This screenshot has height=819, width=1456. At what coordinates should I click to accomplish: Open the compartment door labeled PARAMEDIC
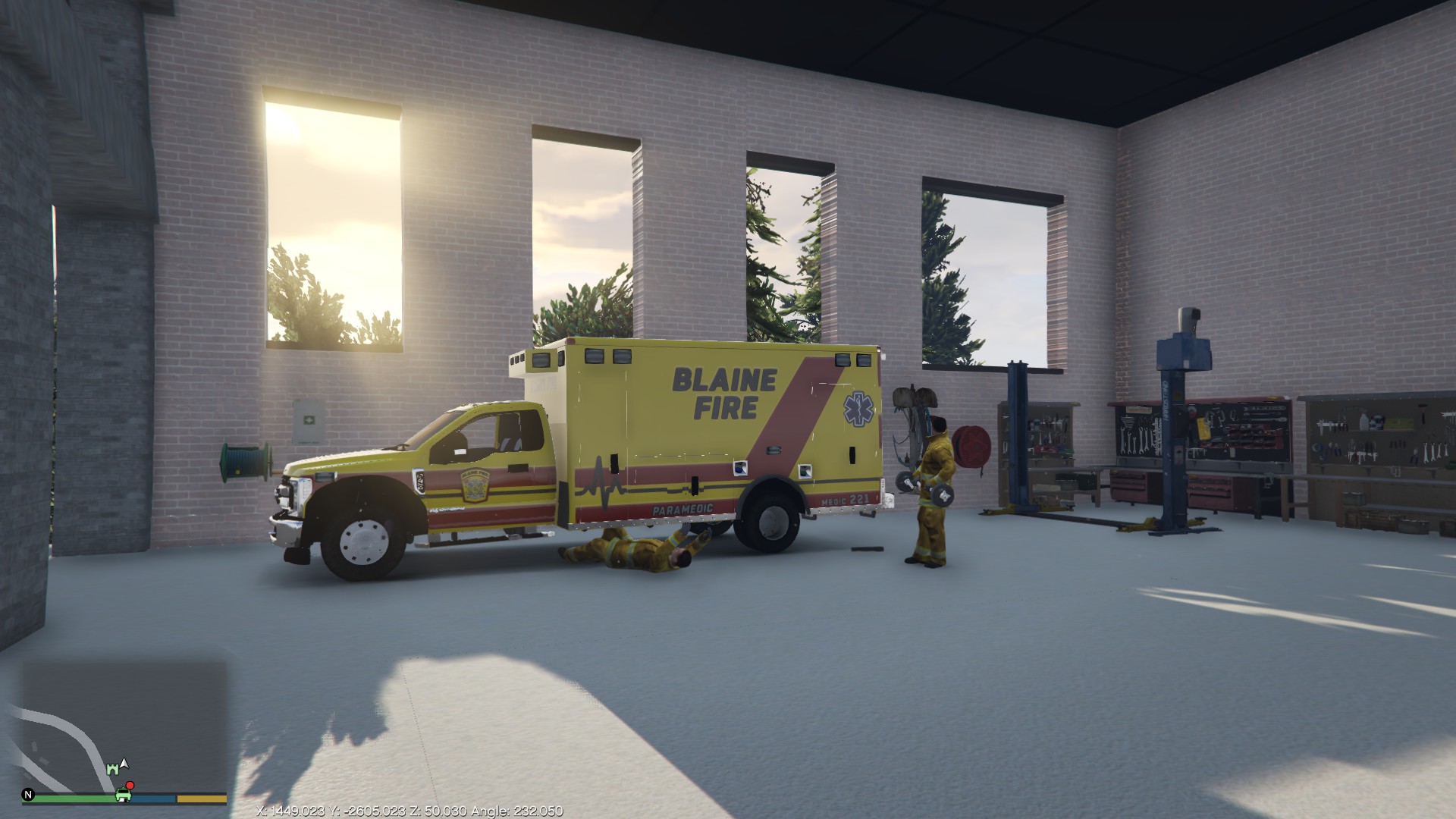coord(682,502)
